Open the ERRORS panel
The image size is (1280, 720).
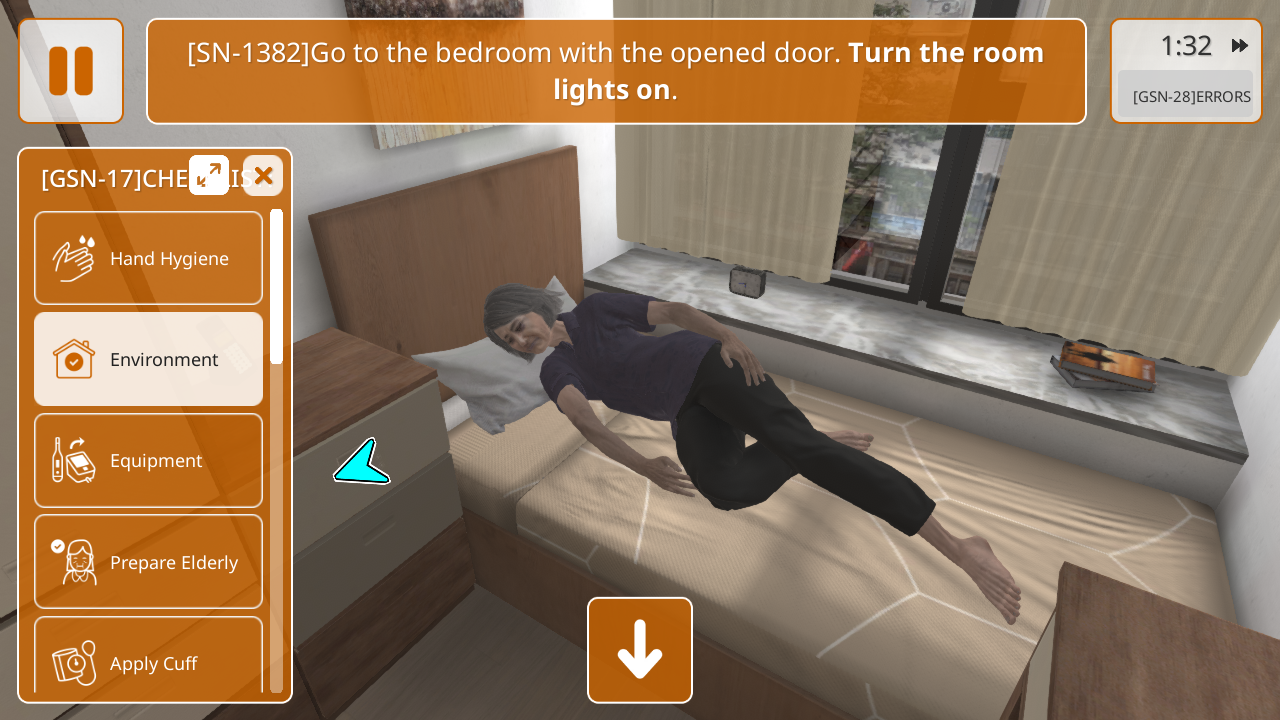coord(1185,96)
